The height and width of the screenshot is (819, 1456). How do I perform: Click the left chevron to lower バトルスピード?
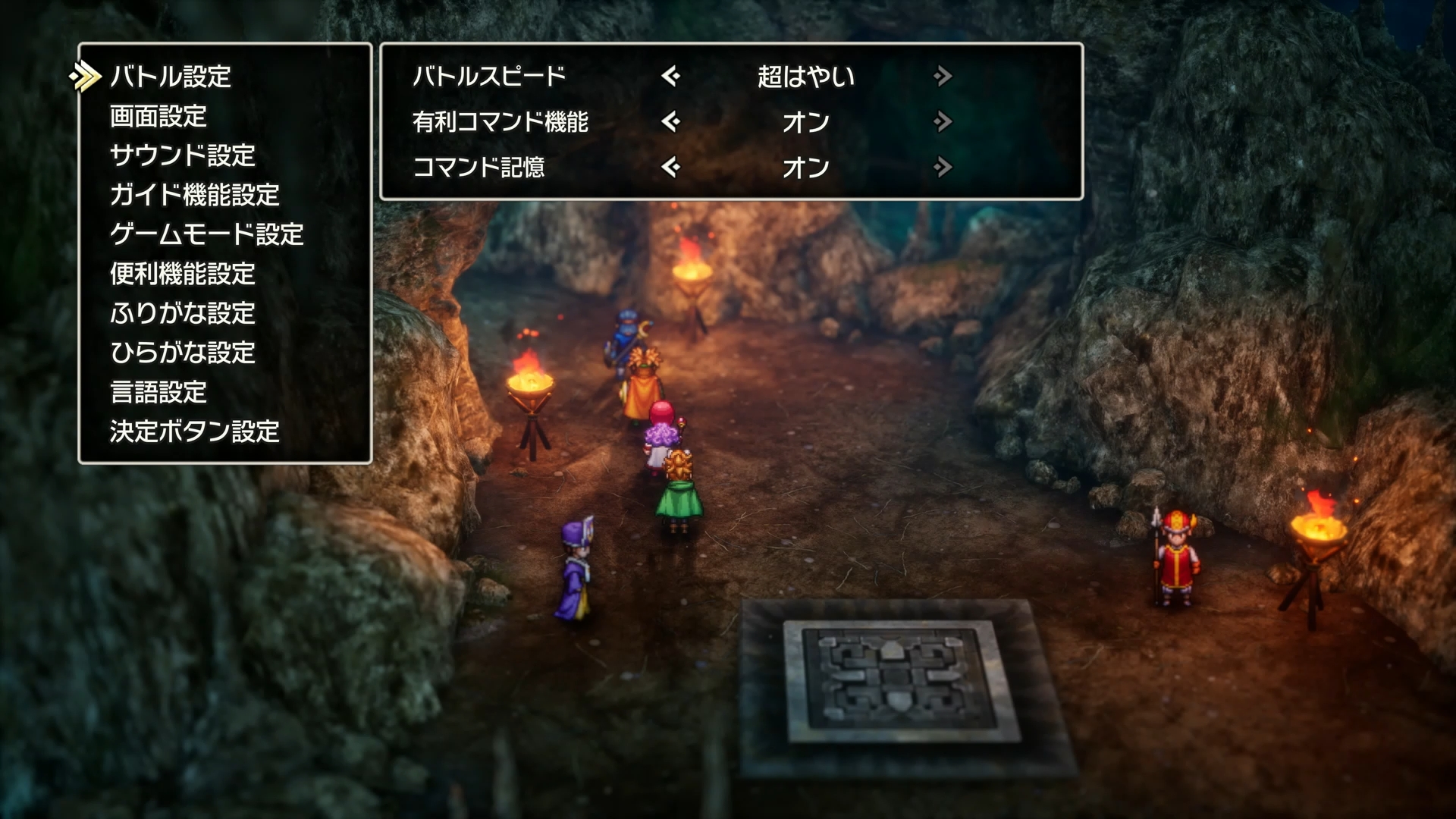(x=673, y=76)
